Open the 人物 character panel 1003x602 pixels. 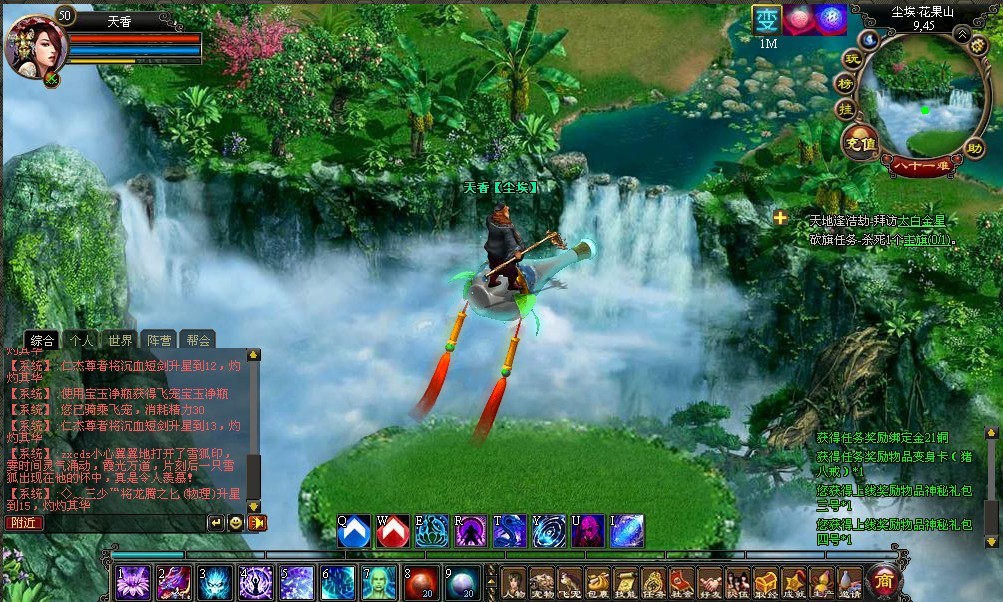pos(514,582)
